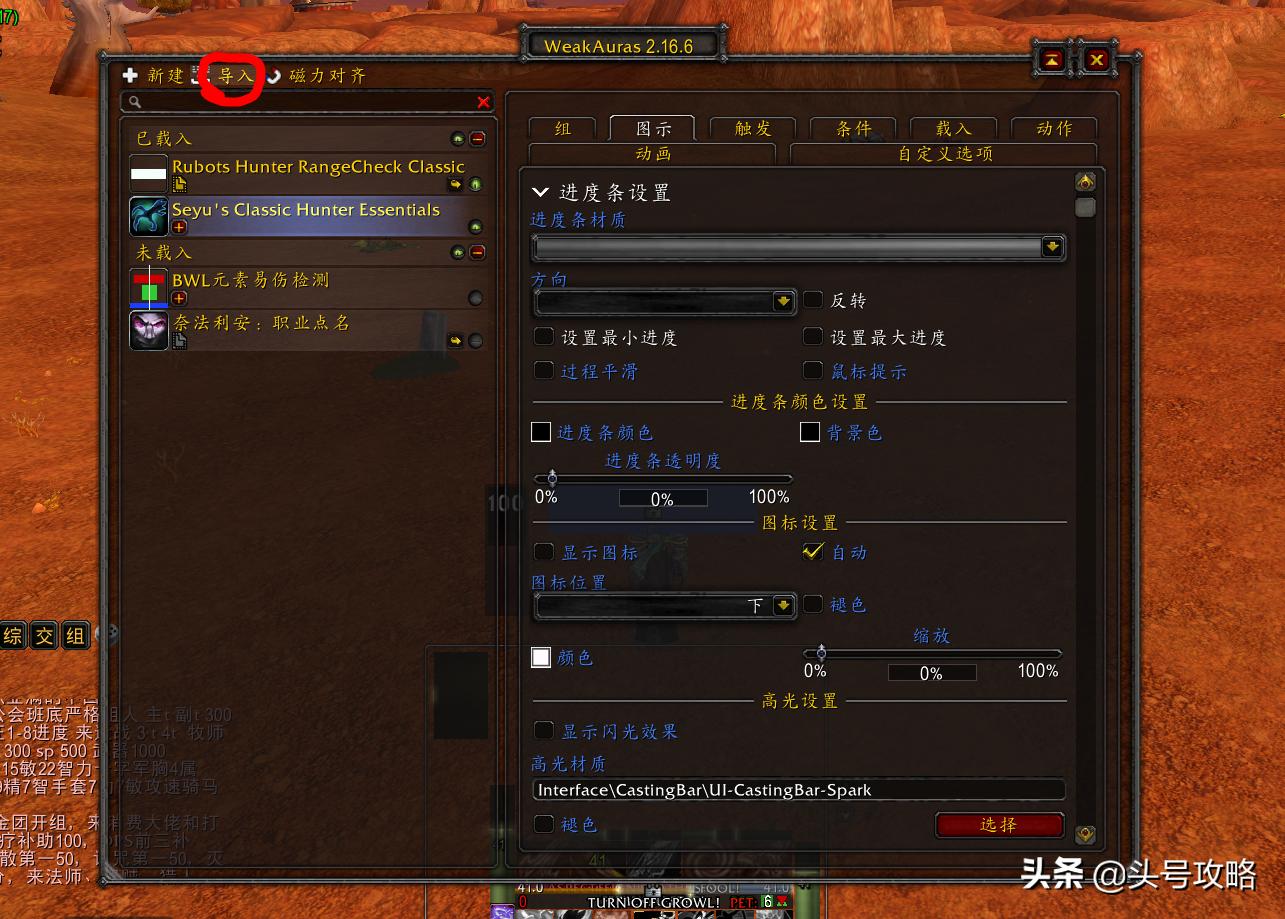Click the magnet icon for 磁力对齐

tap(273, 76)
